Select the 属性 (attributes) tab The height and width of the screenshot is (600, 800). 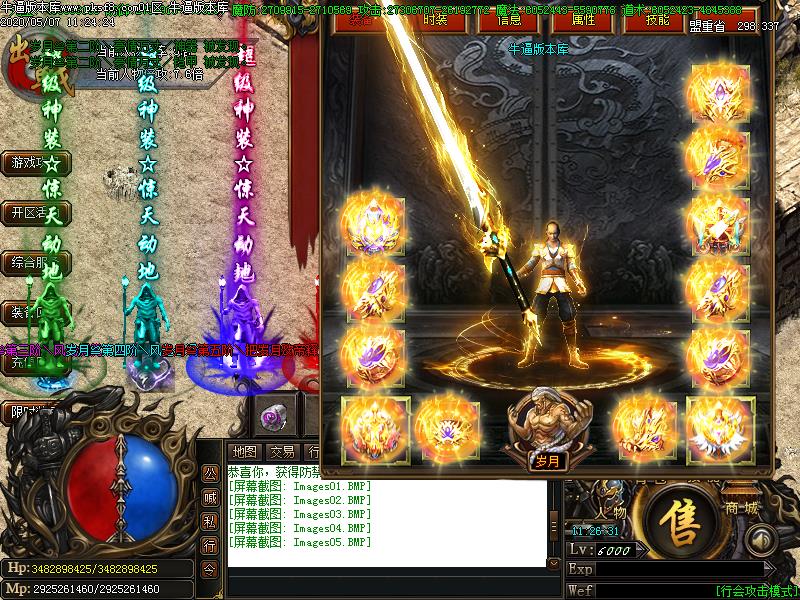click(584, 20)
